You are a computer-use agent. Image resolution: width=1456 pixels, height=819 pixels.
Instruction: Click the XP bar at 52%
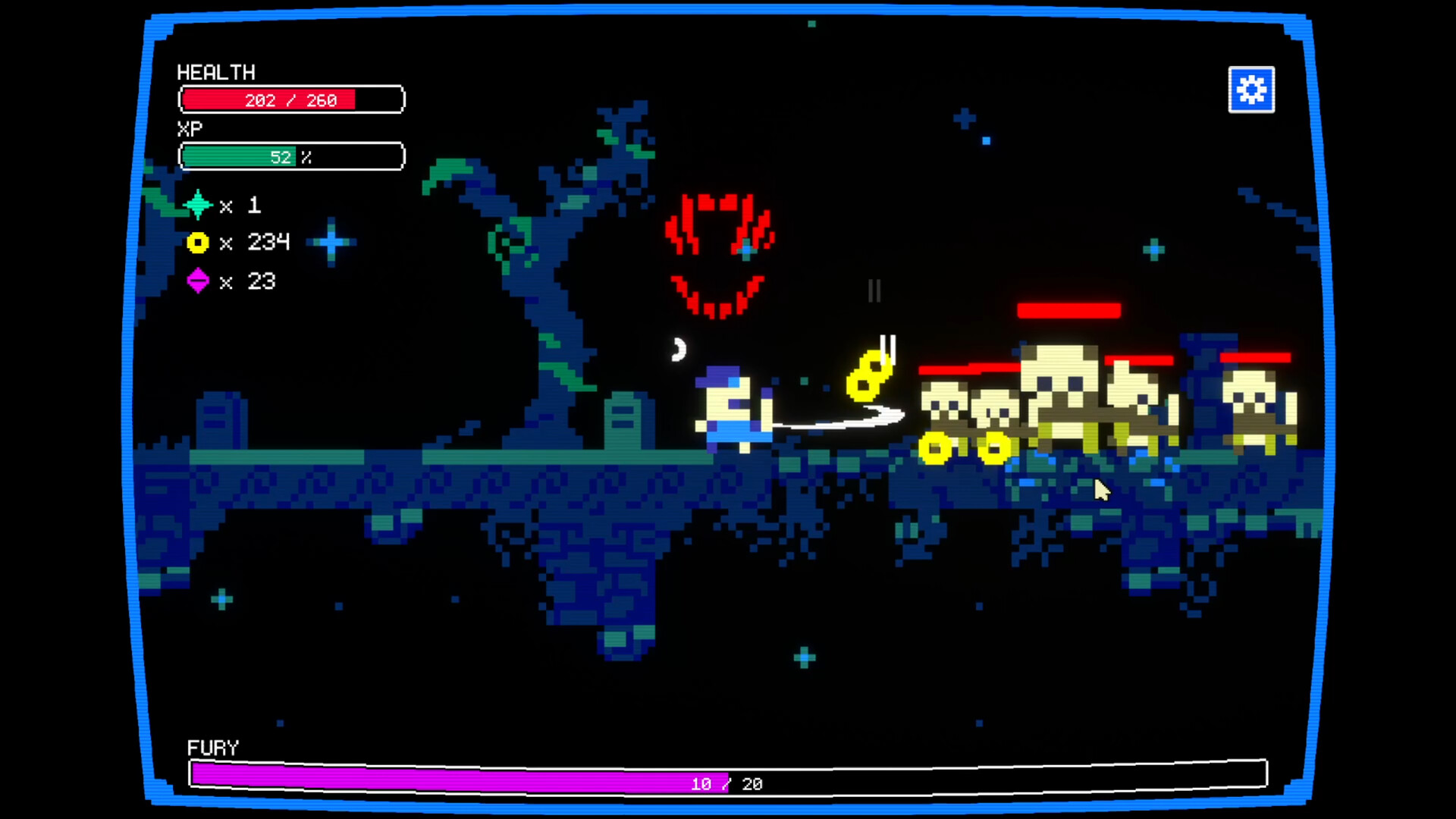(x=291, y=156)
